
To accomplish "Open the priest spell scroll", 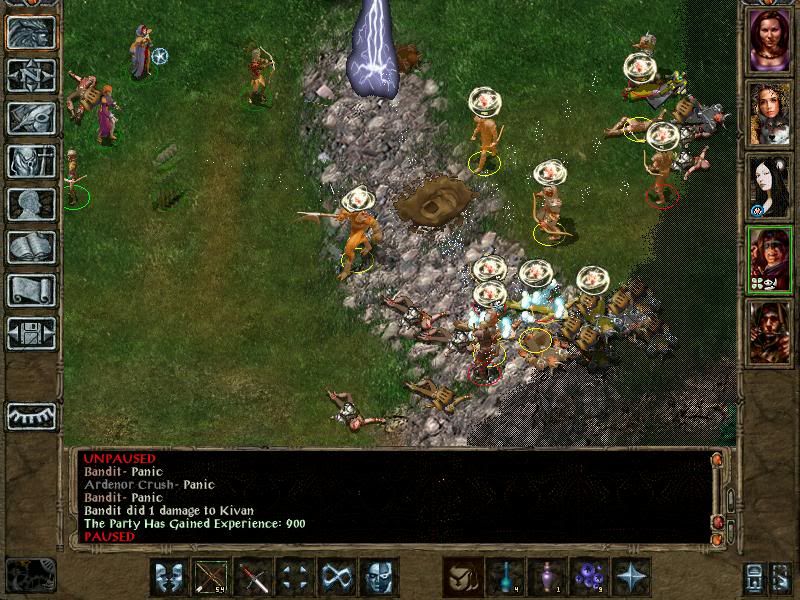I will (x=31, y=290).
